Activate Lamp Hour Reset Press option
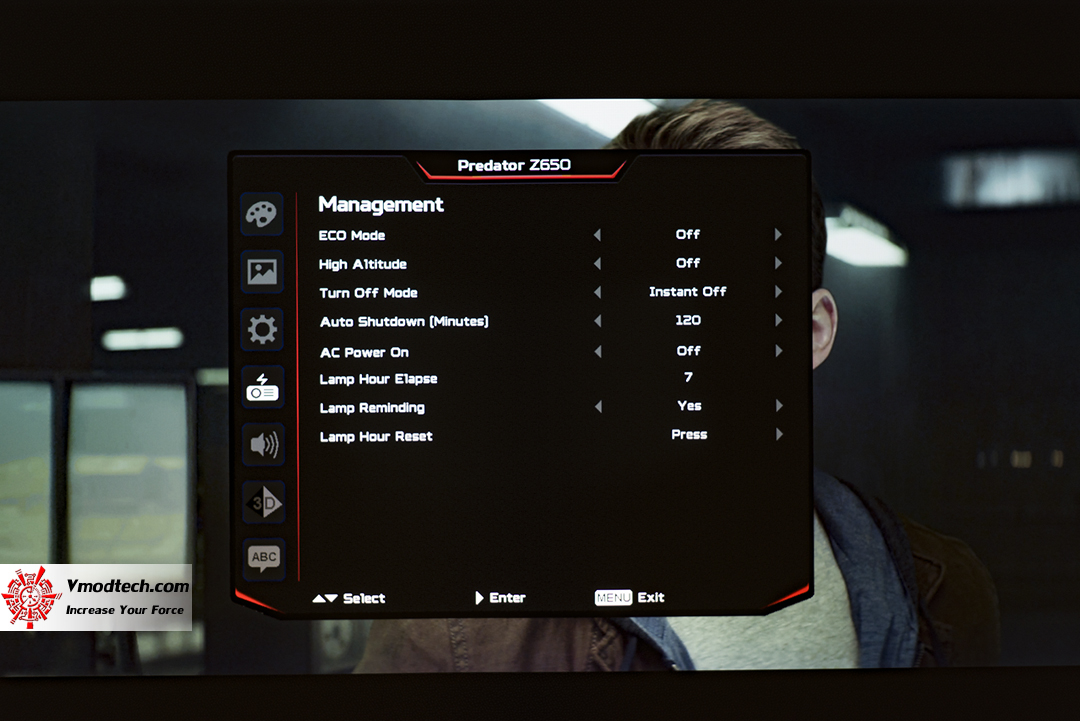1080x721 pixels. 689,435
